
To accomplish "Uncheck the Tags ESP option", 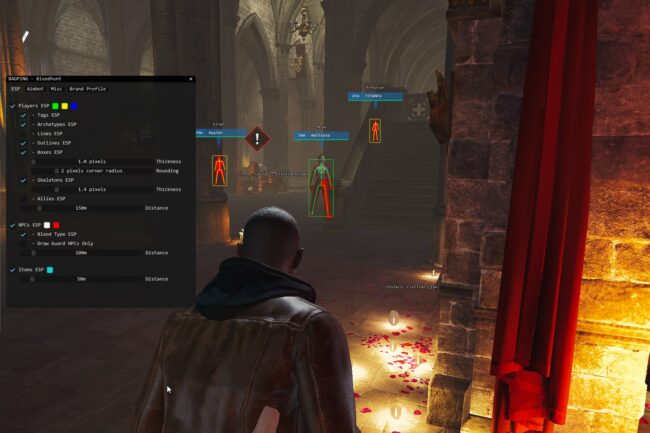I will click(x=23, y=115).
